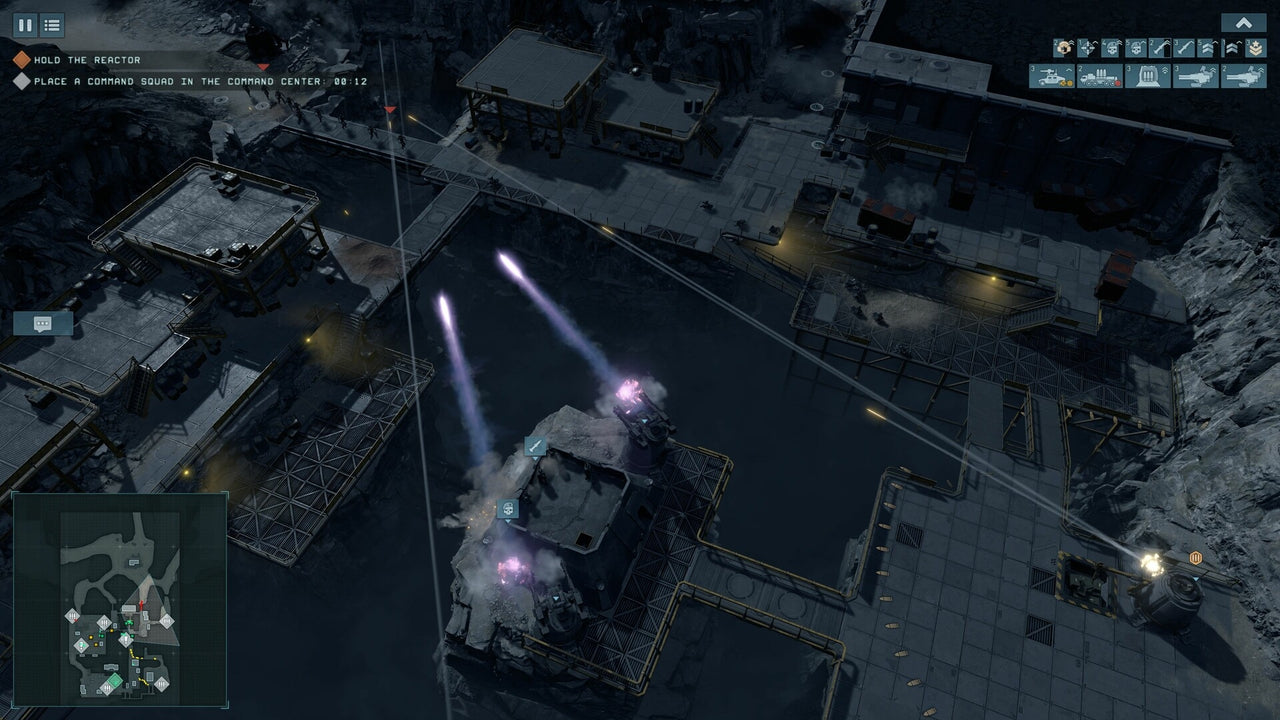The image size is (1280, 720).
Task: Activate the gold ability icon near the right unit
Action: tap(1196, 557)
